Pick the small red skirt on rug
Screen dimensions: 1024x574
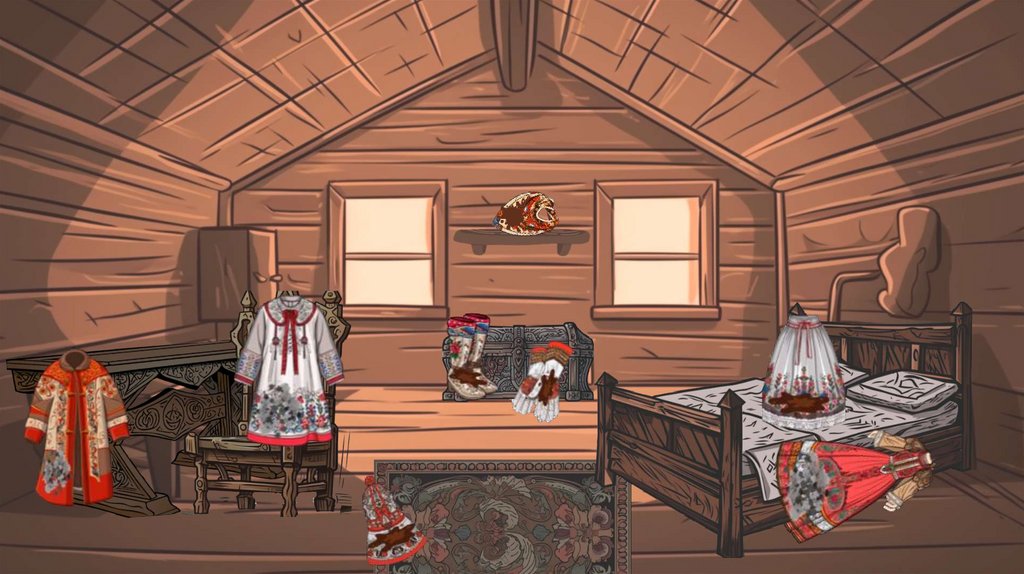pyautogui.click(x=392, y=524)
